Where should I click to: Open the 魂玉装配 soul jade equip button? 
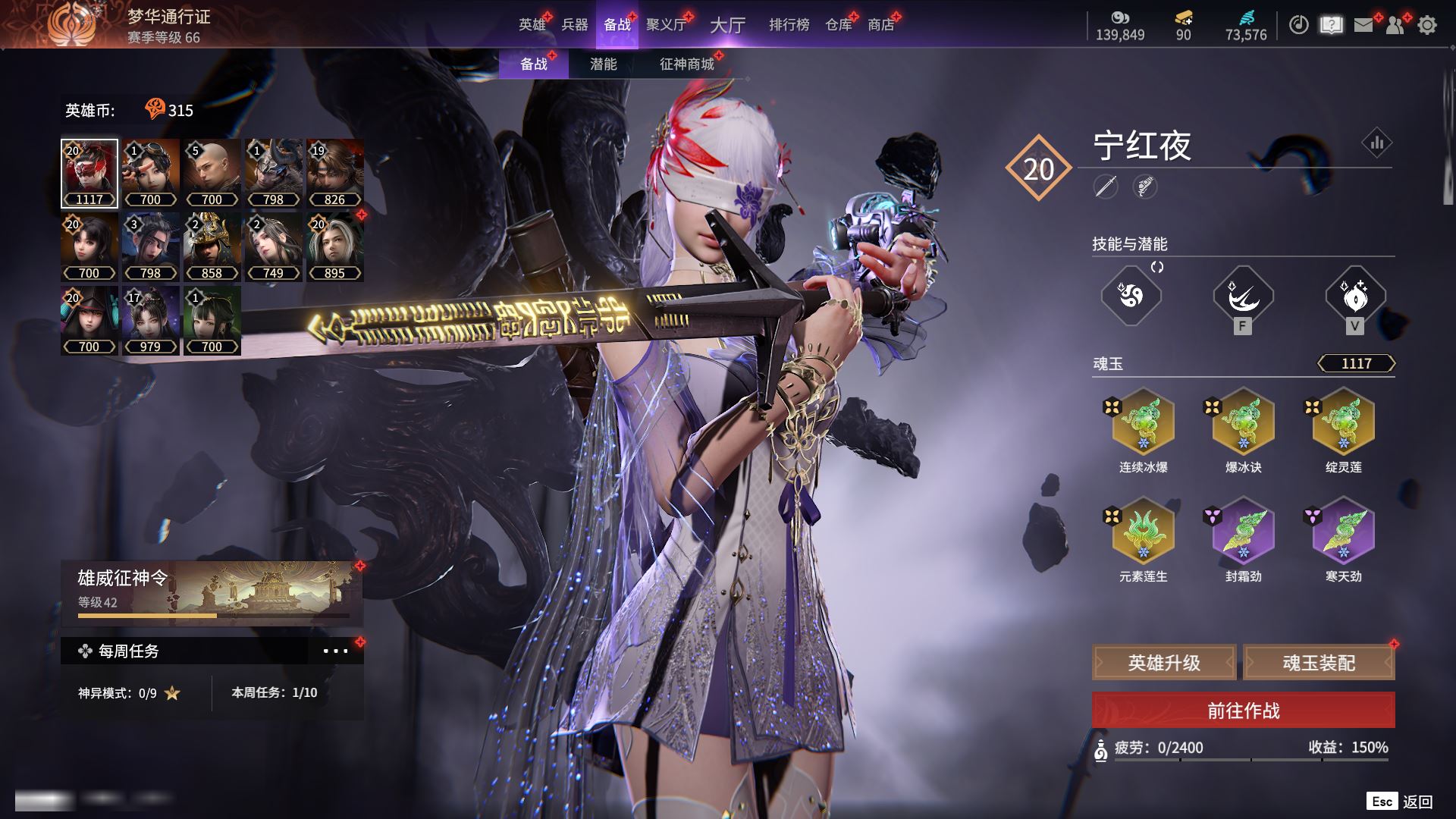point(1319,663)
